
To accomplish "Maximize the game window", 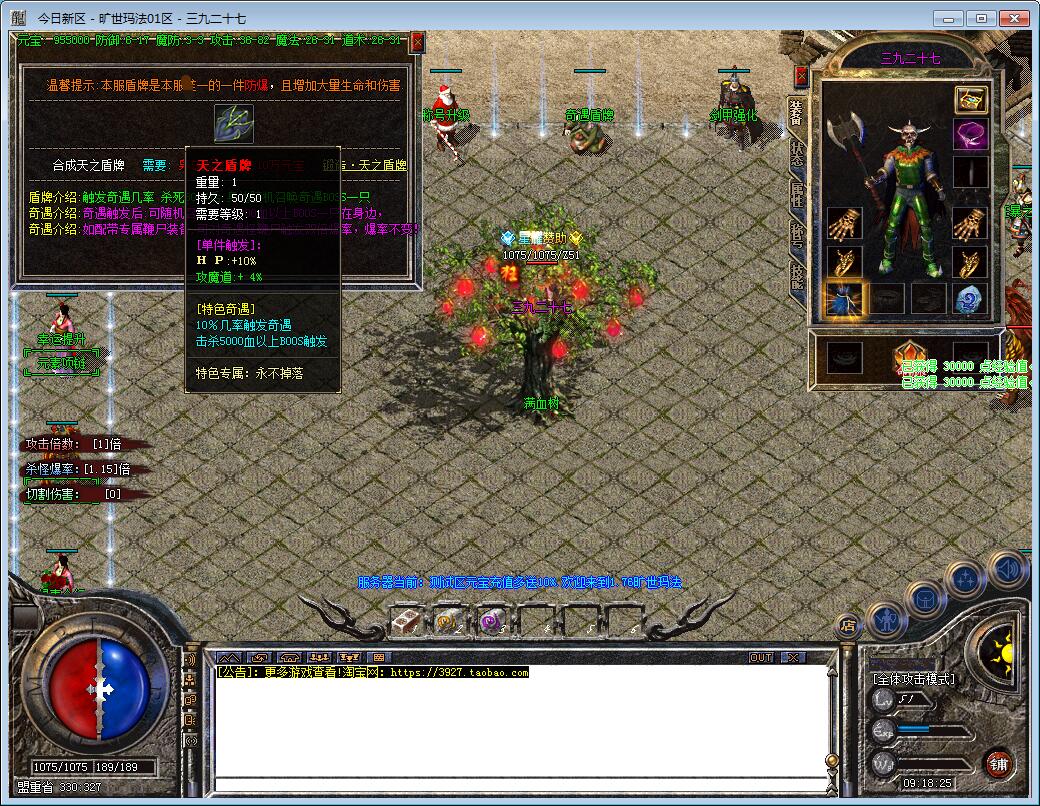I will tap(982, 18).
